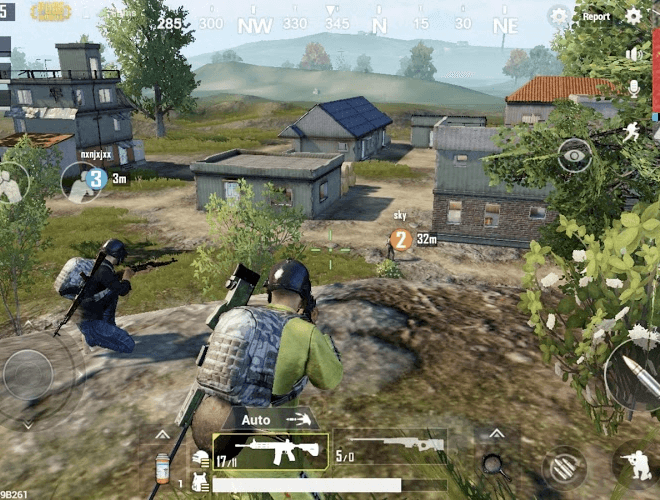
Task: Tap the Report button
Action: pyautogui.click(x=596, y=16)
